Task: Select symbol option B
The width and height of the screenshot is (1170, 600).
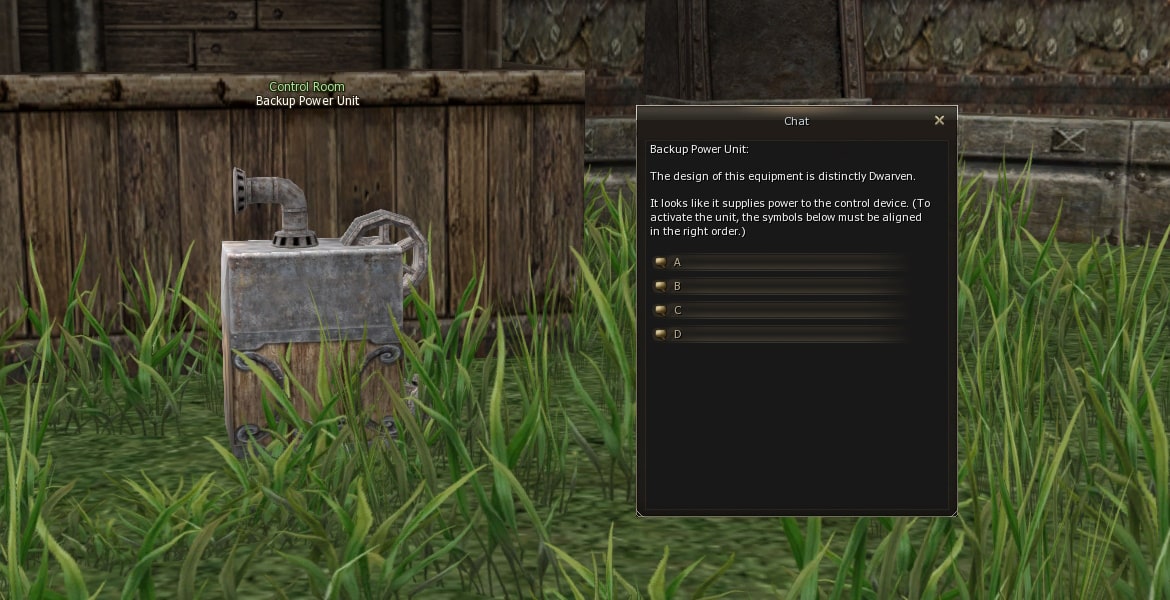Action: point(677,286)
